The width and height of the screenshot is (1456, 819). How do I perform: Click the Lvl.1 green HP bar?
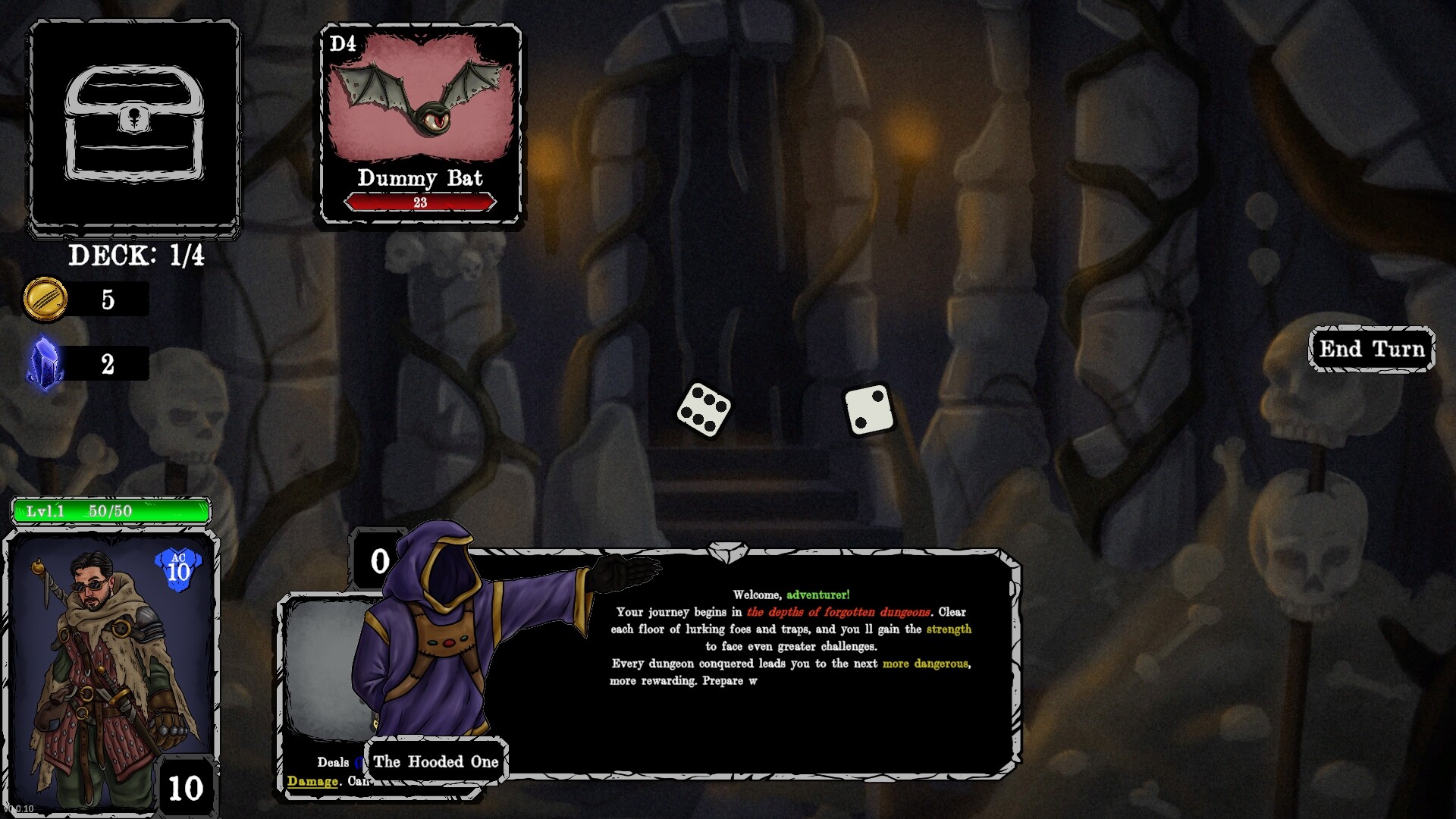pos(110,510)
